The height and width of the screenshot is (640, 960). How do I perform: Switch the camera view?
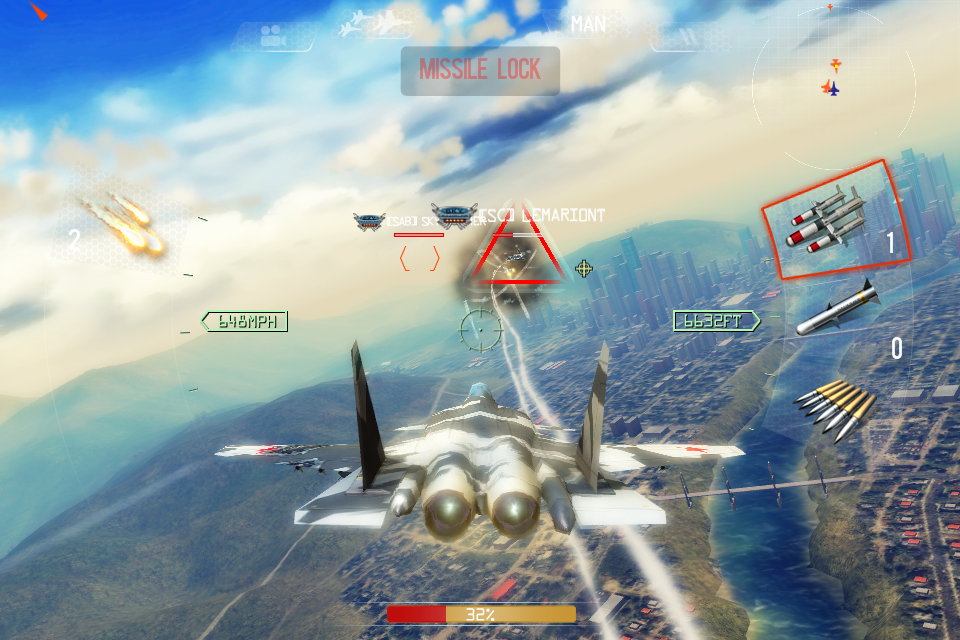tap(270, 37)
